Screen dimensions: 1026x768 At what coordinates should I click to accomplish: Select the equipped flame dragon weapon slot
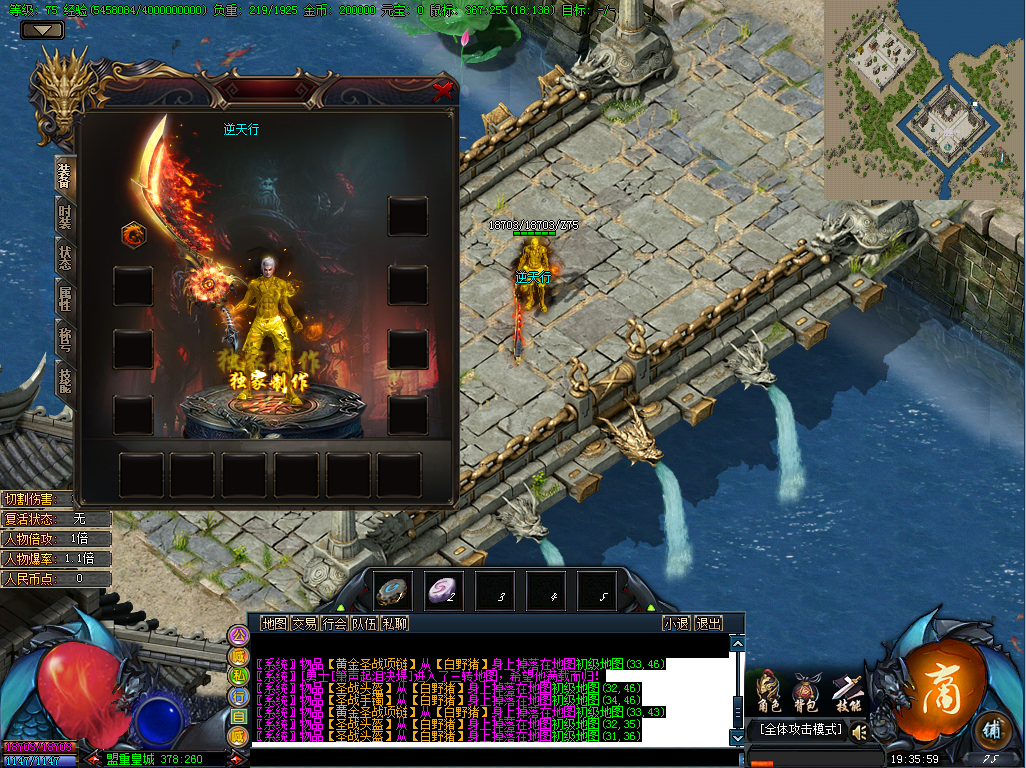point(133,235)
